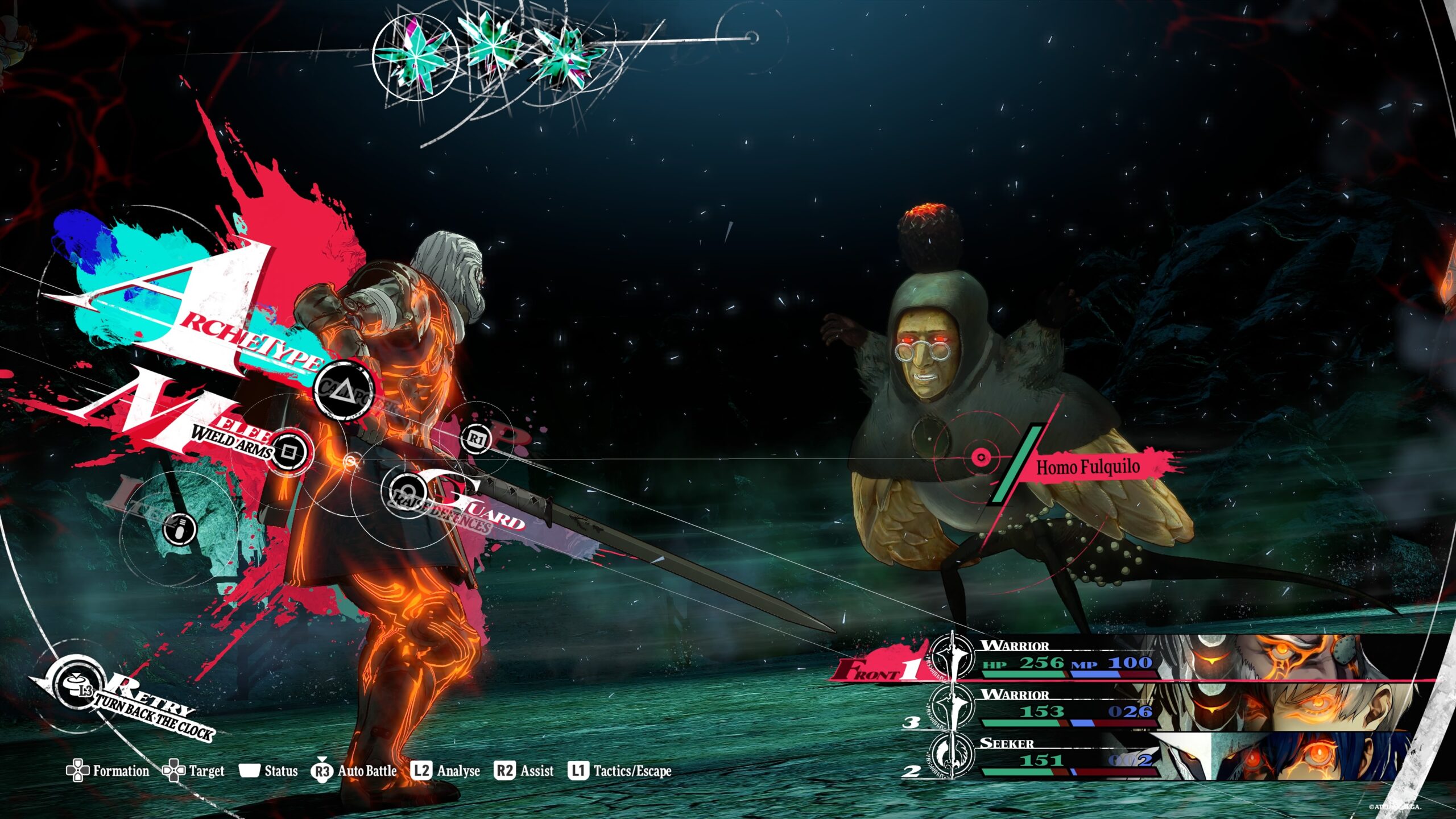Open the Formation option
This screenshot has height=819, width=1456.
click(x=108, y=771)
